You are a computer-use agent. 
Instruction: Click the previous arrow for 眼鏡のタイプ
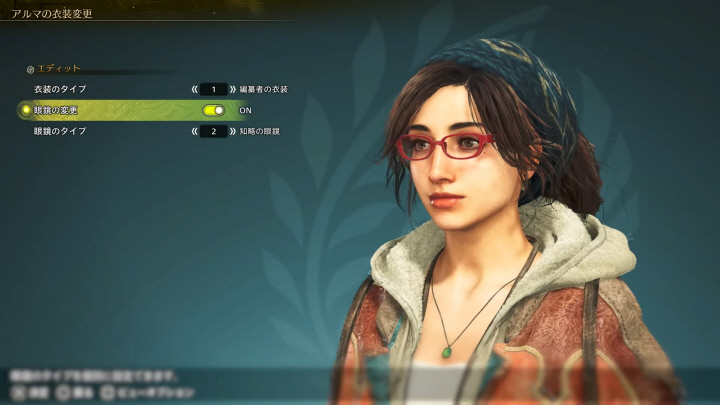(194, 131)
